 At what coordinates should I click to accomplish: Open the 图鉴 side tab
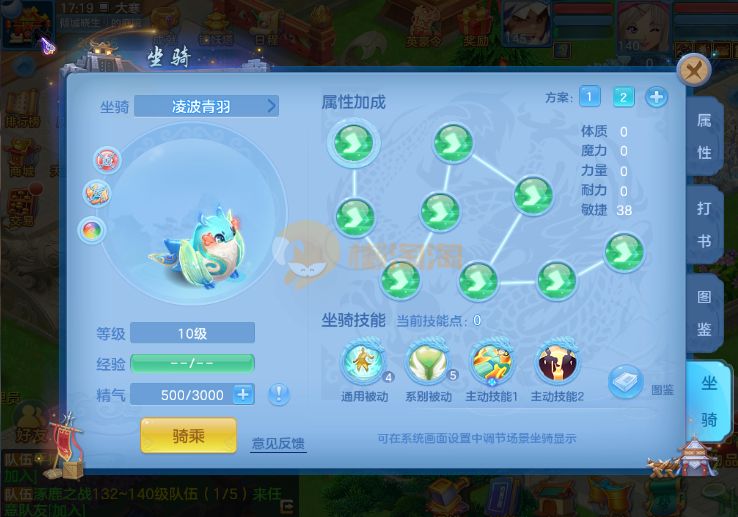point(704,314)
